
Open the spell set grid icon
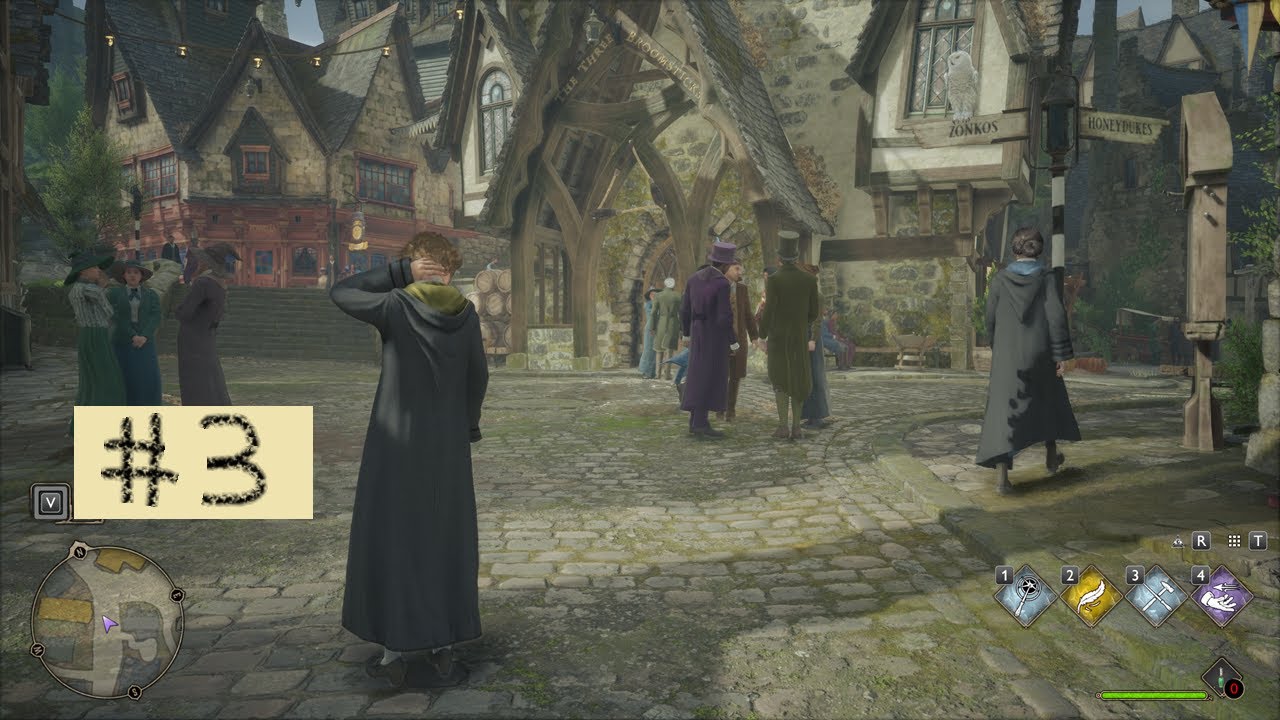pyautogui.click(x=1234, y=541)
